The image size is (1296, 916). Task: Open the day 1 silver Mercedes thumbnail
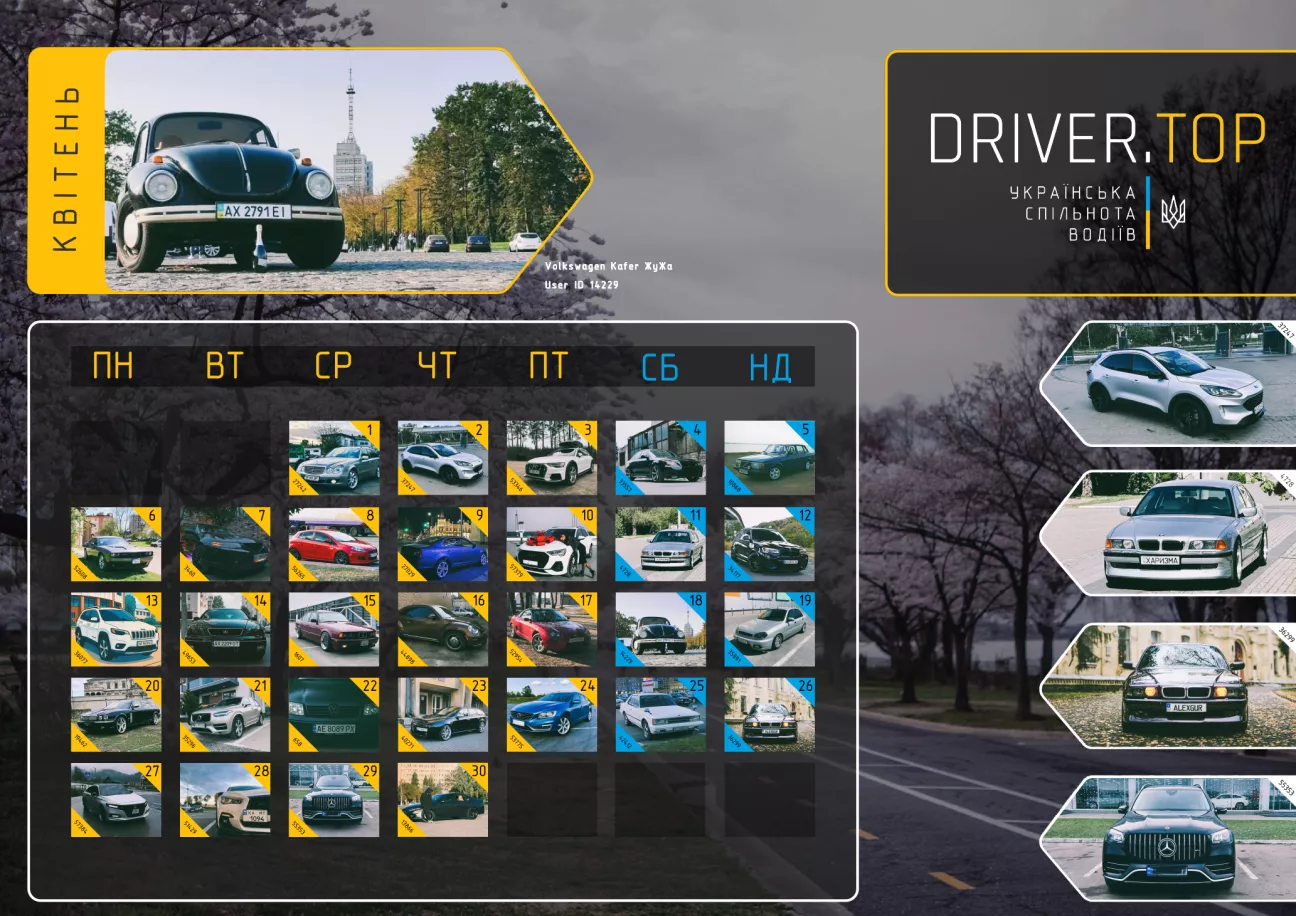coord(334,458)
